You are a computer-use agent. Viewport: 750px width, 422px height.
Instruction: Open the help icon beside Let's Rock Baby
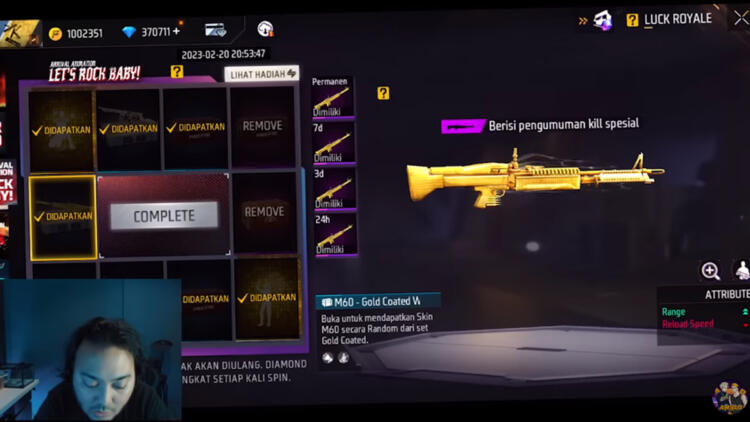pyautogui.click(x=177, y=72)
